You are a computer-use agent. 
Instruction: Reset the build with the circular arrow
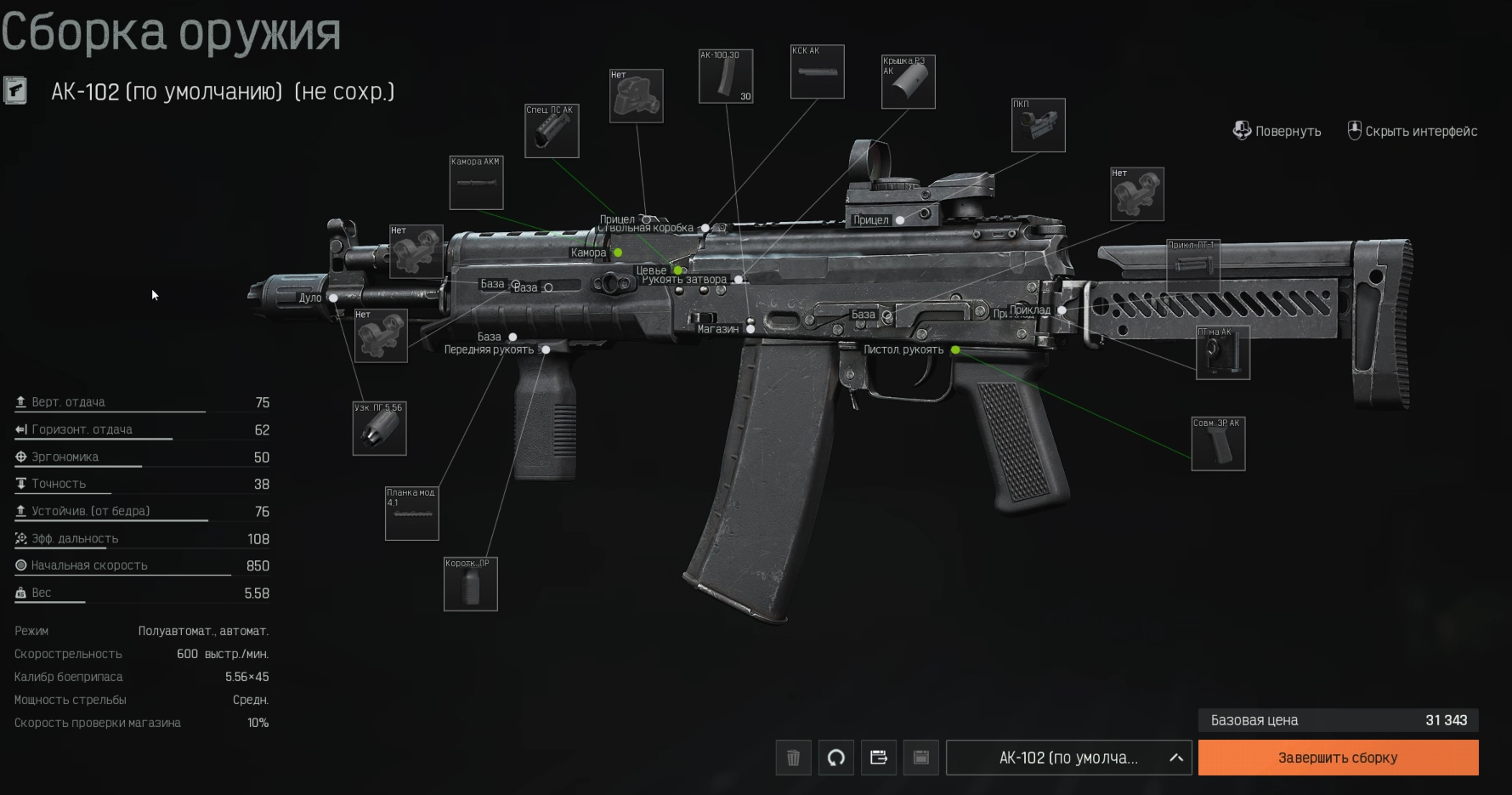click(x=836, y=758)
